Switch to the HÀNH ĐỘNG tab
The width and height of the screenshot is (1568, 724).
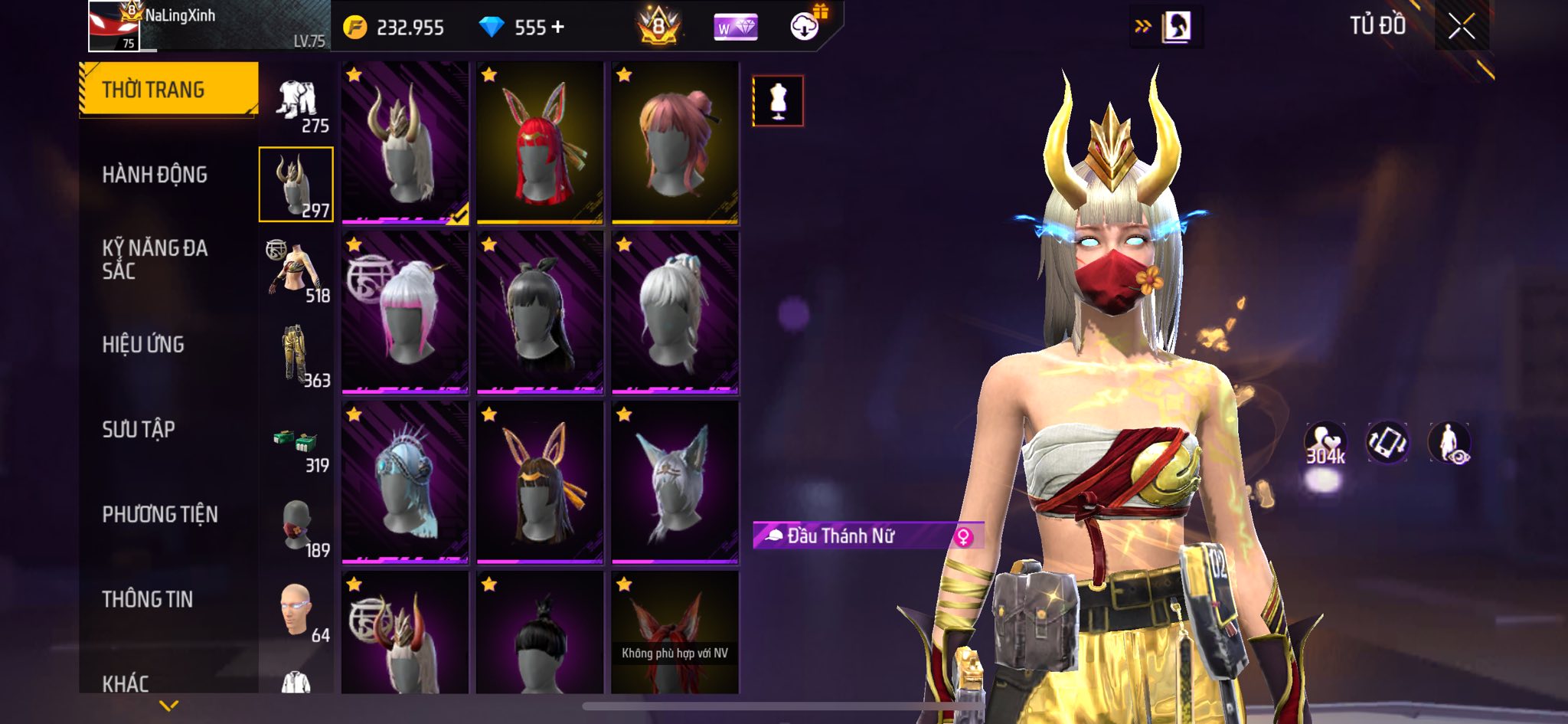tap(155, 175)
